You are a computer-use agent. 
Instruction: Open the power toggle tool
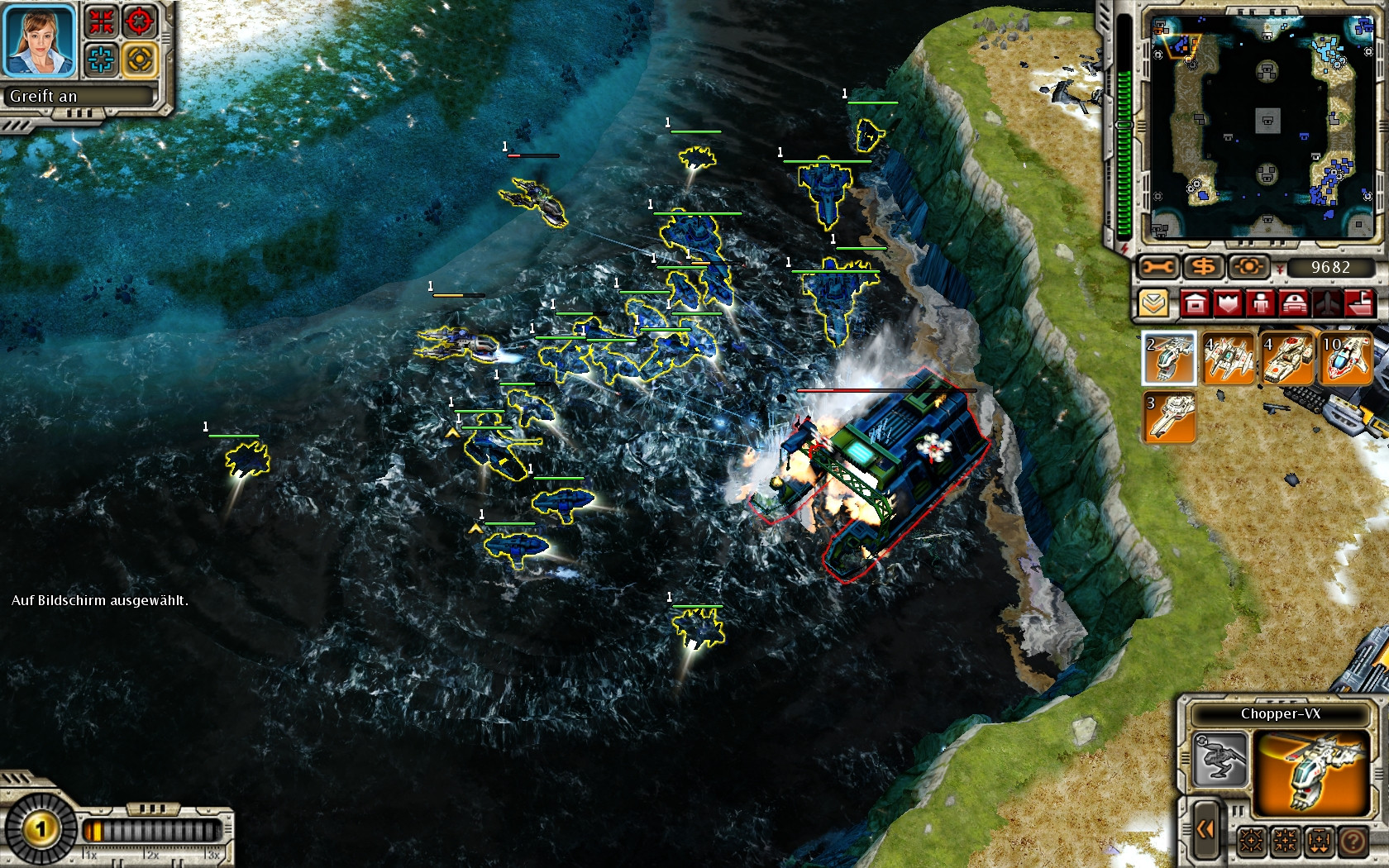pyautogui.click(x=1247, y=267)
